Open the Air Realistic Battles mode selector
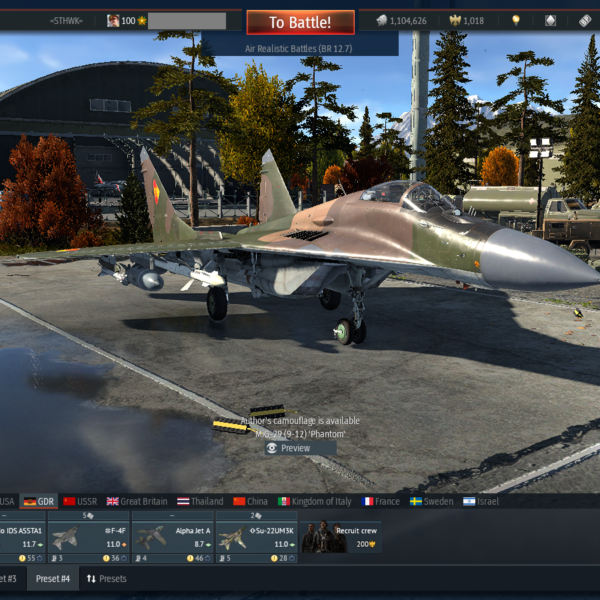The width and height of the screenshot is (600, 600). click(300, 44)
